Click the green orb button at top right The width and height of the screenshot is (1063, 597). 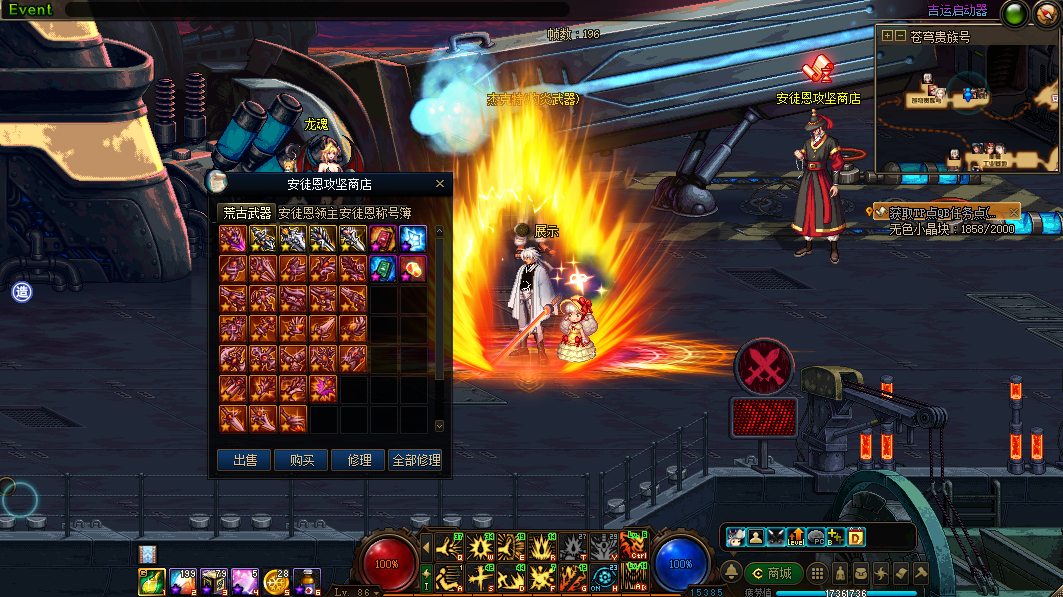tap(1015, 14)
